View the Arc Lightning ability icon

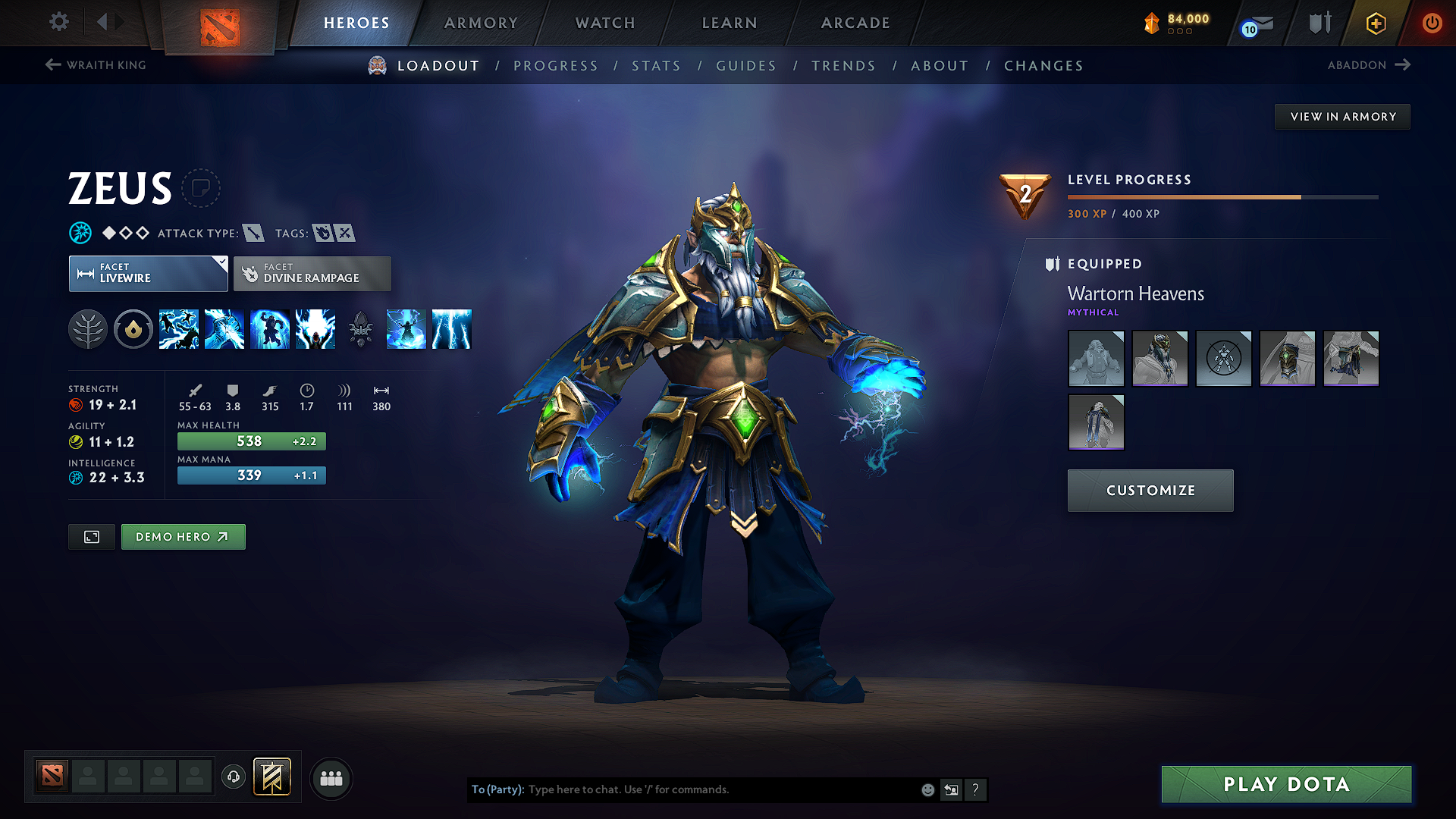[179, 329]
